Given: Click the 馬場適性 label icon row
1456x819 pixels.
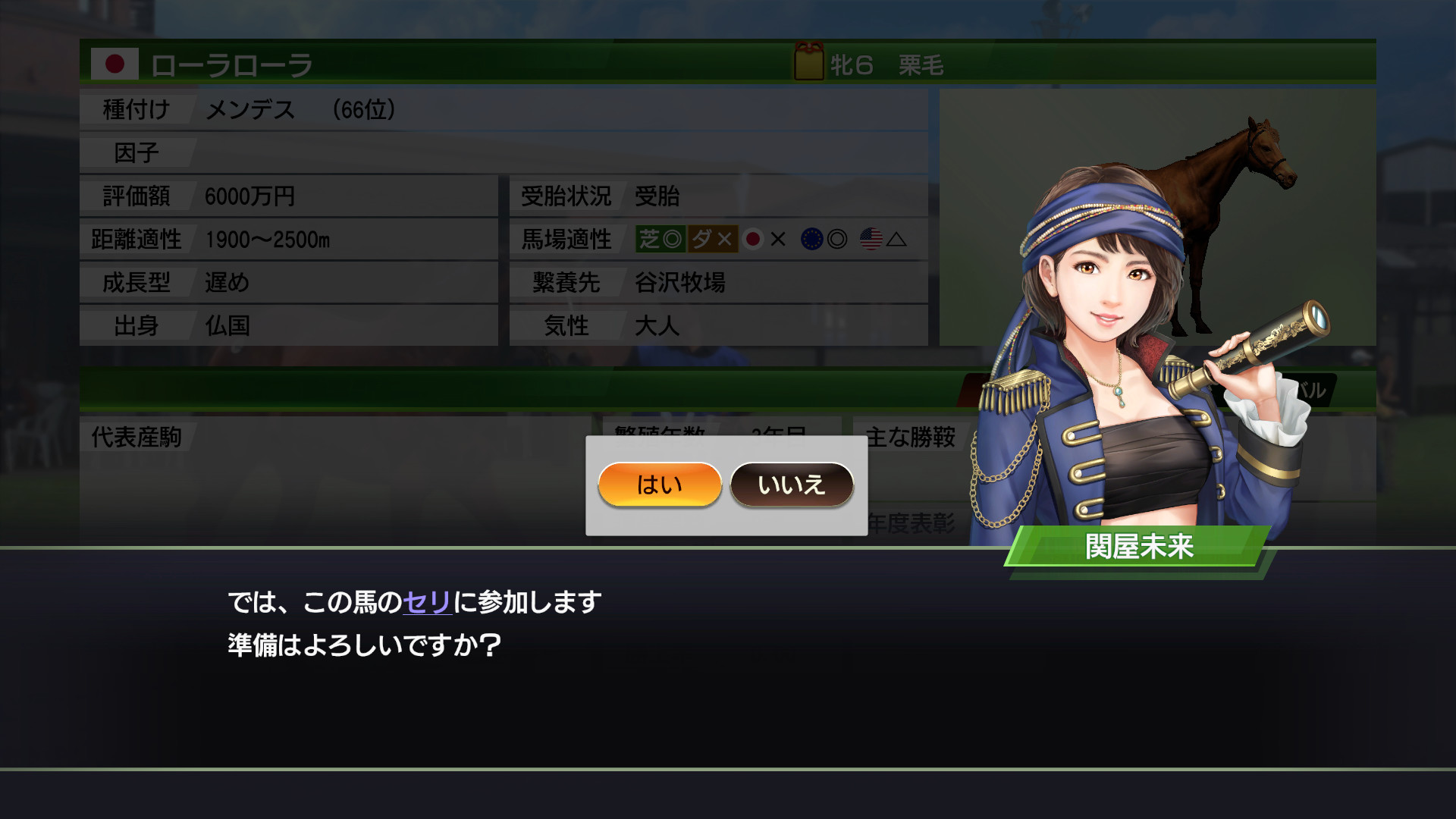Looking at the screenshot, I should coord(565,240).
